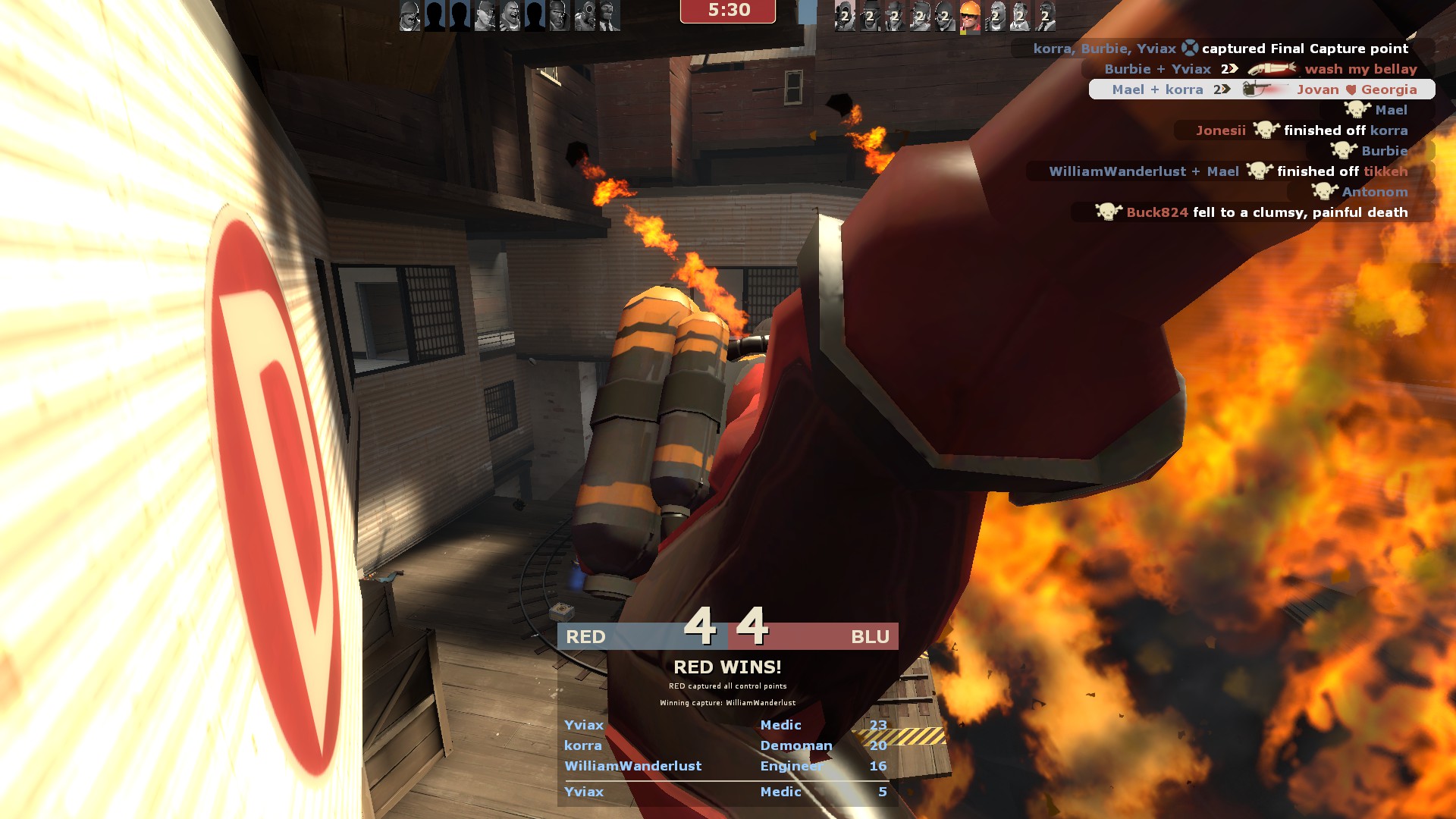Click the 'finished off tikkeh' kill entry

pyautogui.click(x=1228, y=171)
